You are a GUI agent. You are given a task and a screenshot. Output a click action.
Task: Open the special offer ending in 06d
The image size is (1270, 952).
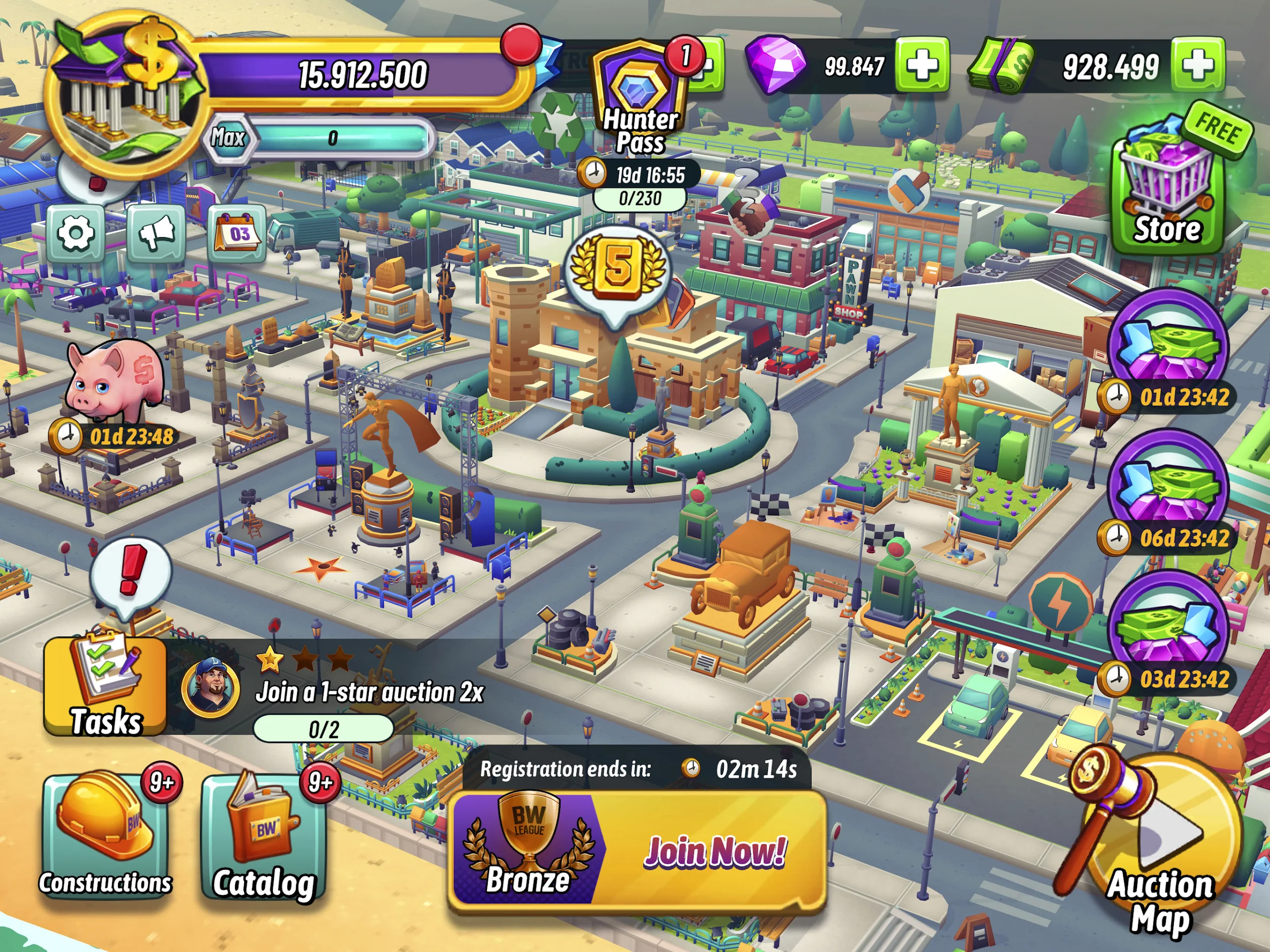(x=1168, y=488)
